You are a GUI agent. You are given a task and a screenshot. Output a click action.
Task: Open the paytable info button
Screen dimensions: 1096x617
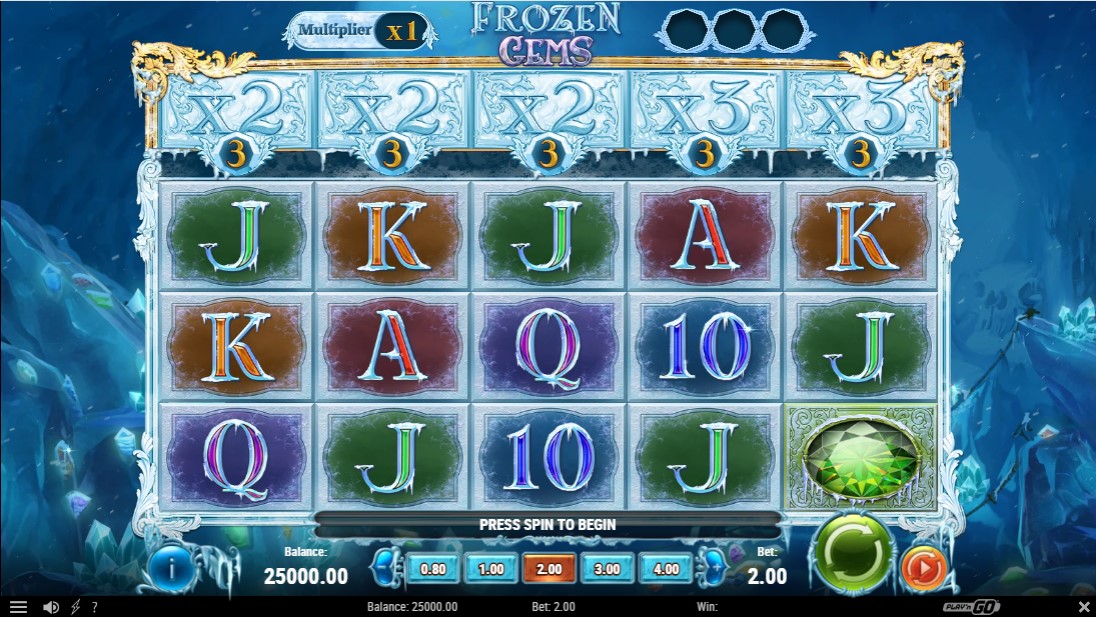pyautogui.click(x=172, y=569)
